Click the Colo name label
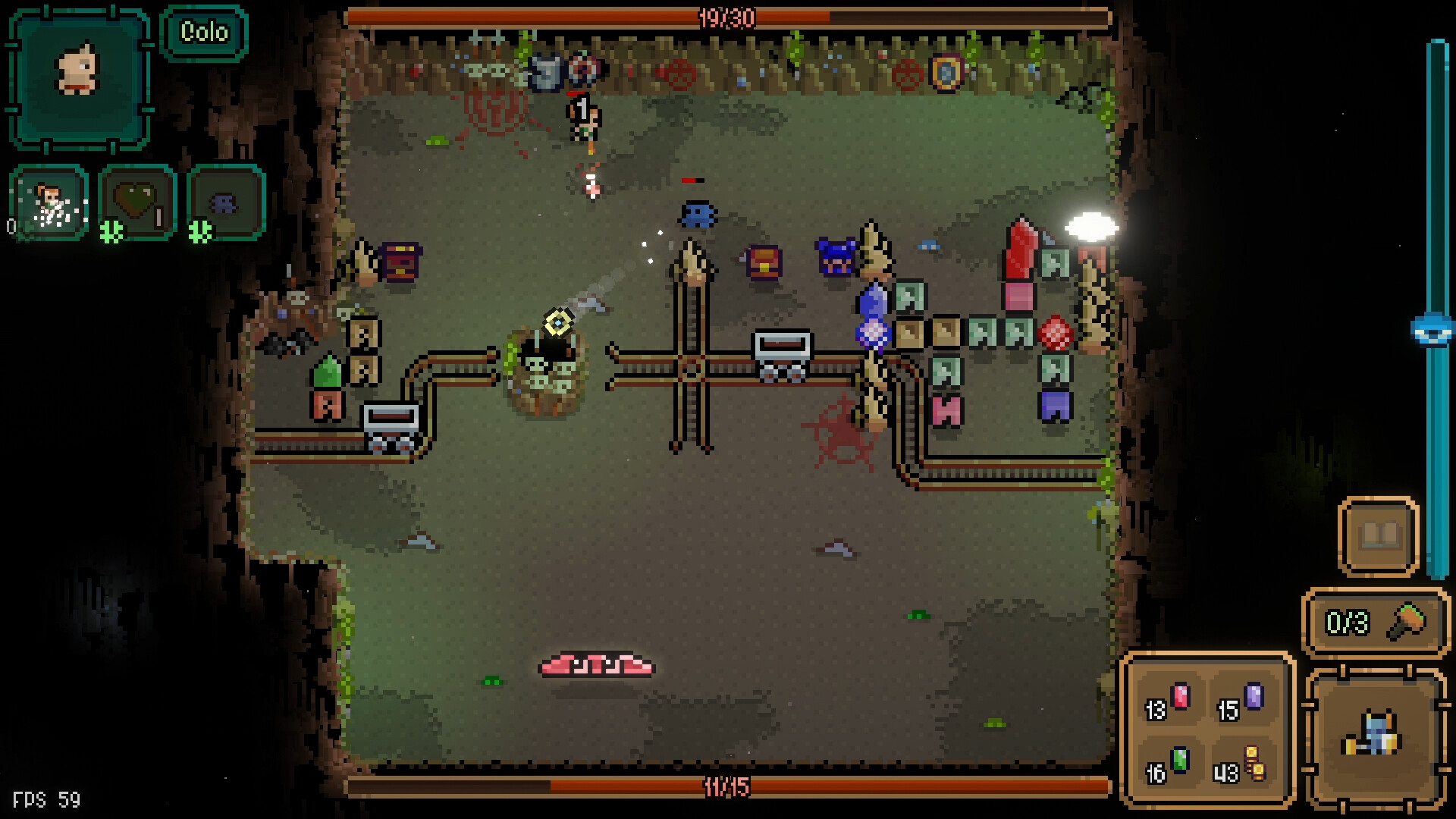This screenshot has height=819, width=1456. [x=204, y=33]
